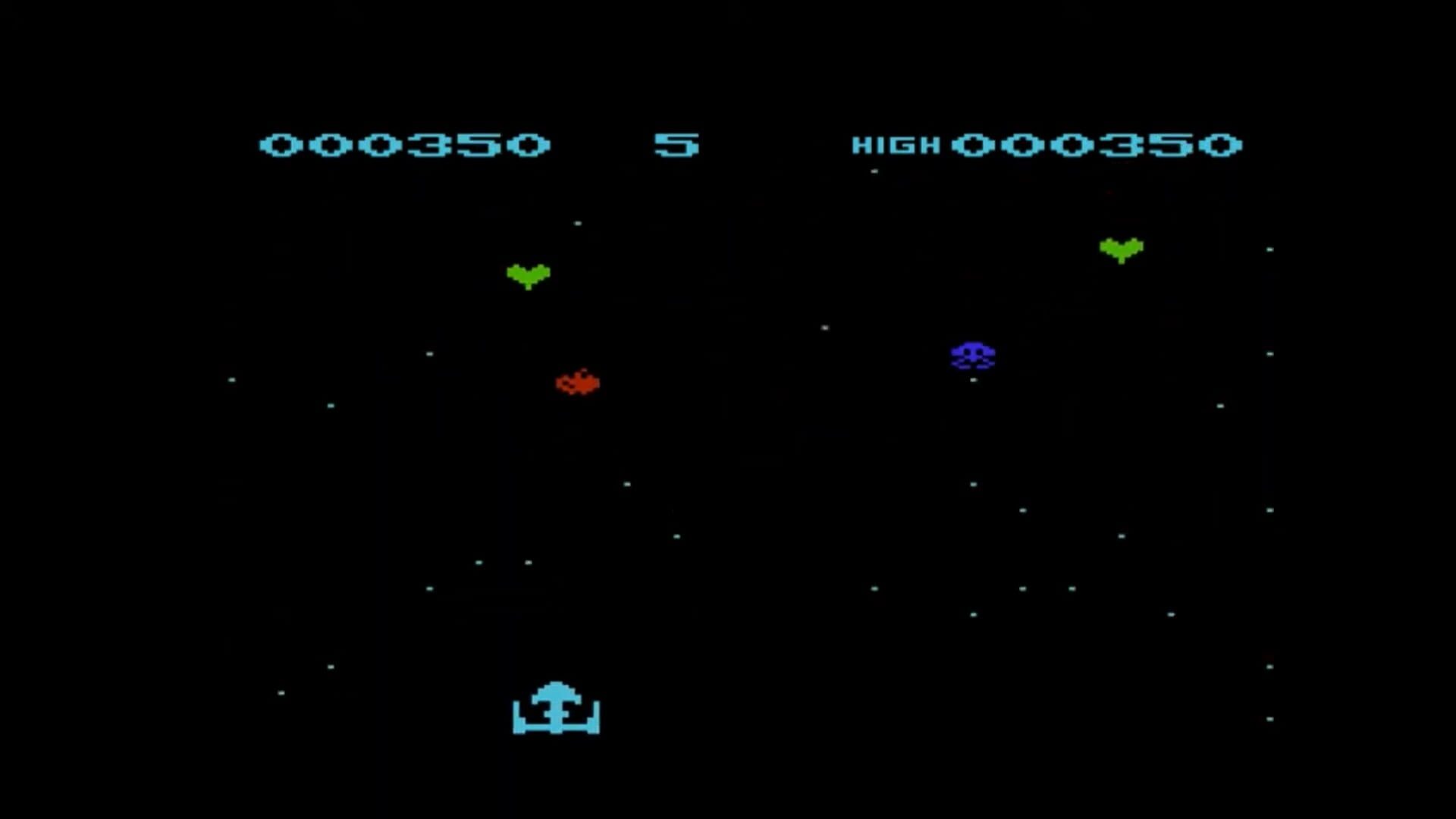Select the lives counter showing 5
Image resolution: width=1456 pixels, height=819 pixels.
click(x=679, y=144)
